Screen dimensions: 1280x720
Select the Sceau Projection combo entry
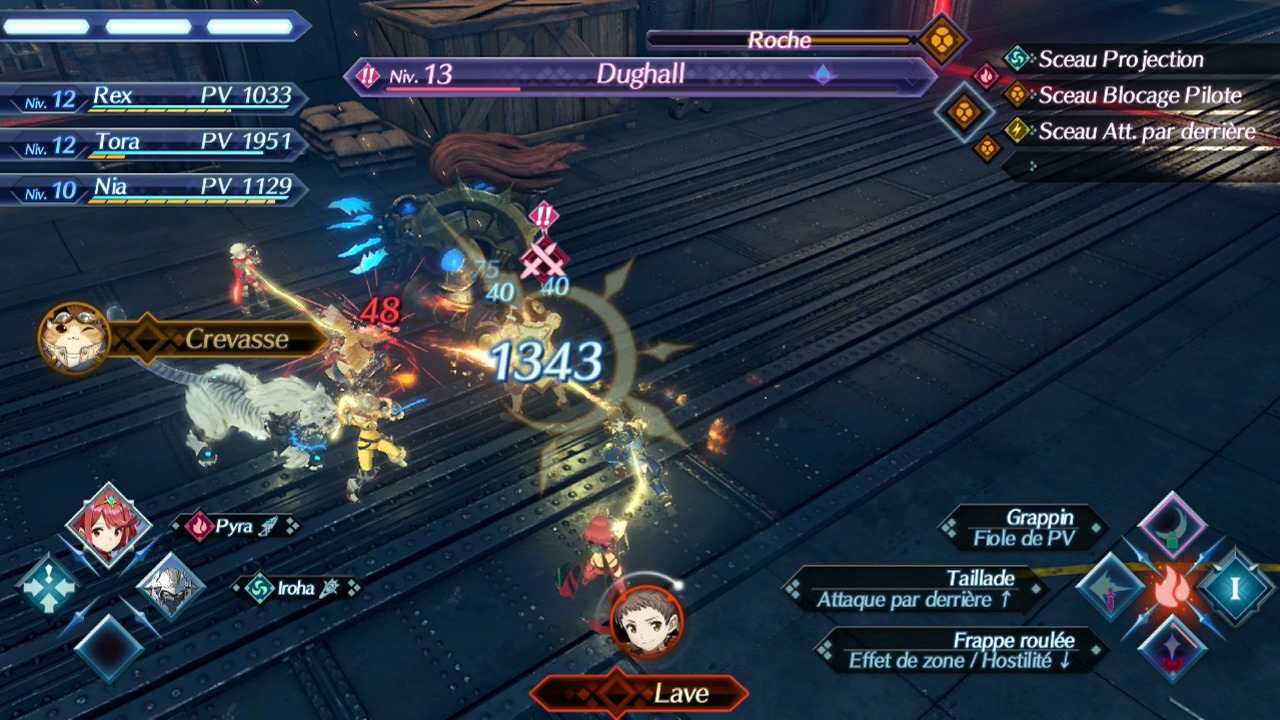1120,59
